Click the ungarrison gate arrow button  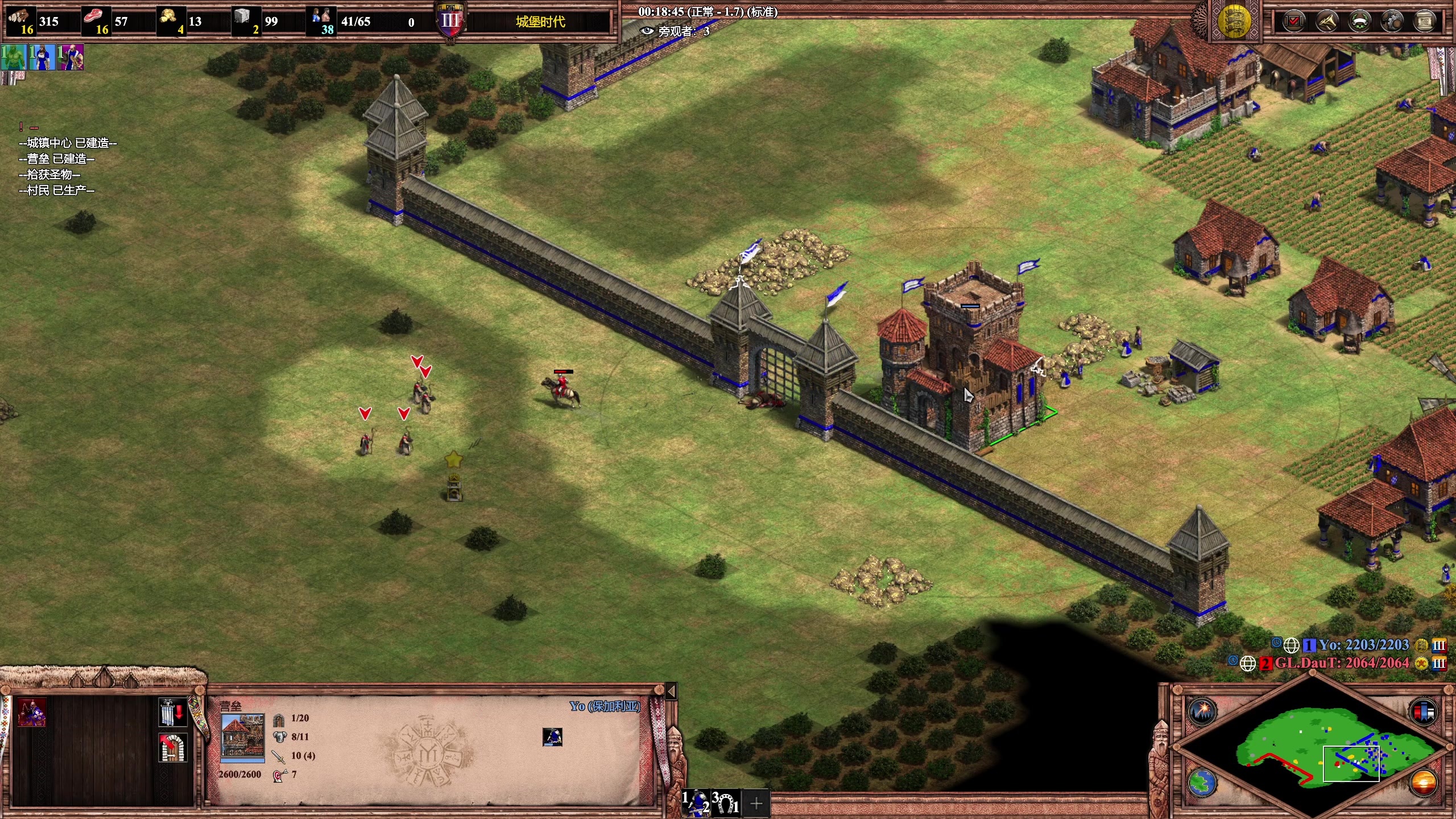(x=172, y=748)
